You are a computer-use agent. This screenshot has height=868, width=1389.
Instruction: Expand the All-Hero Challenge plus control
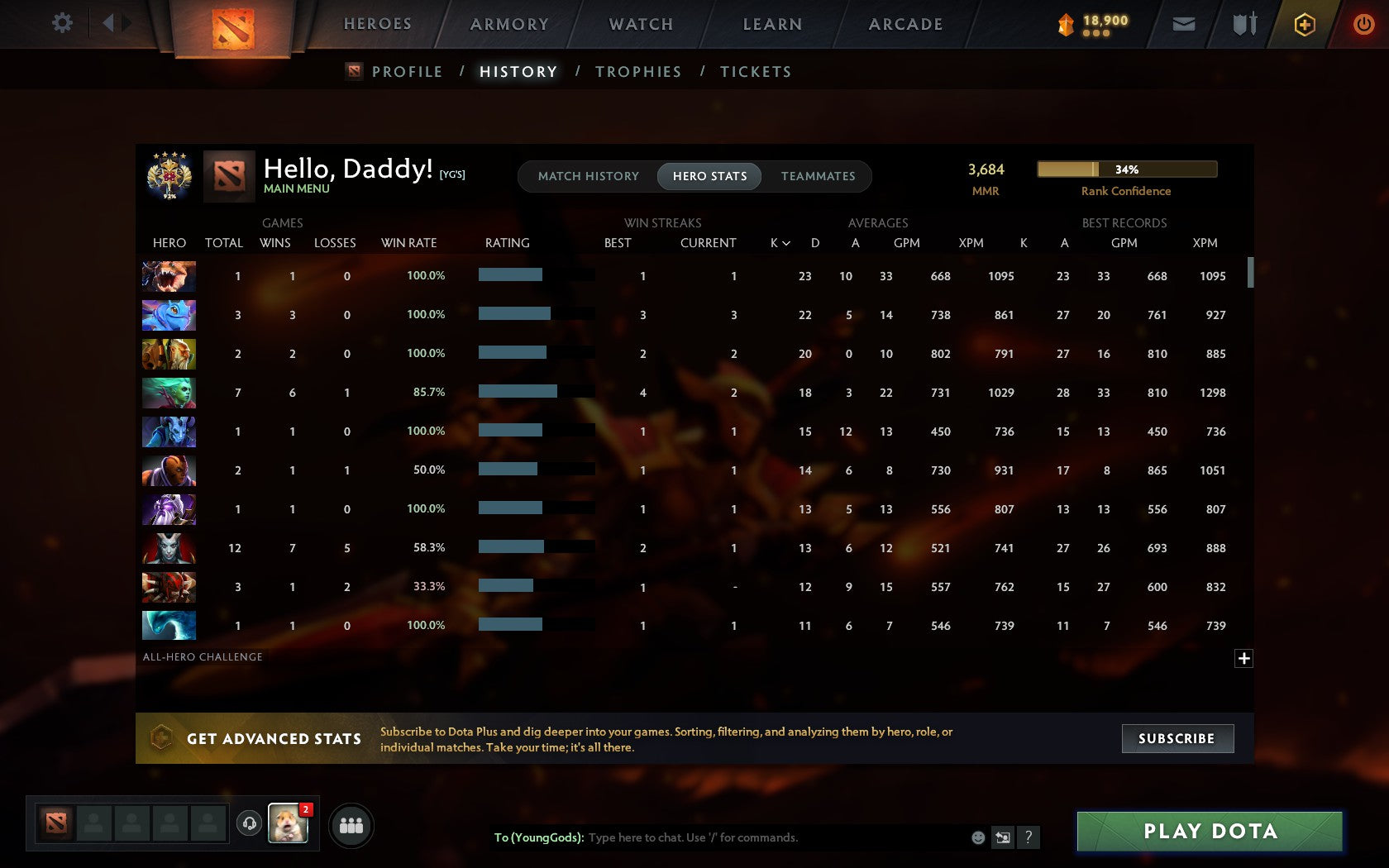1243,658
